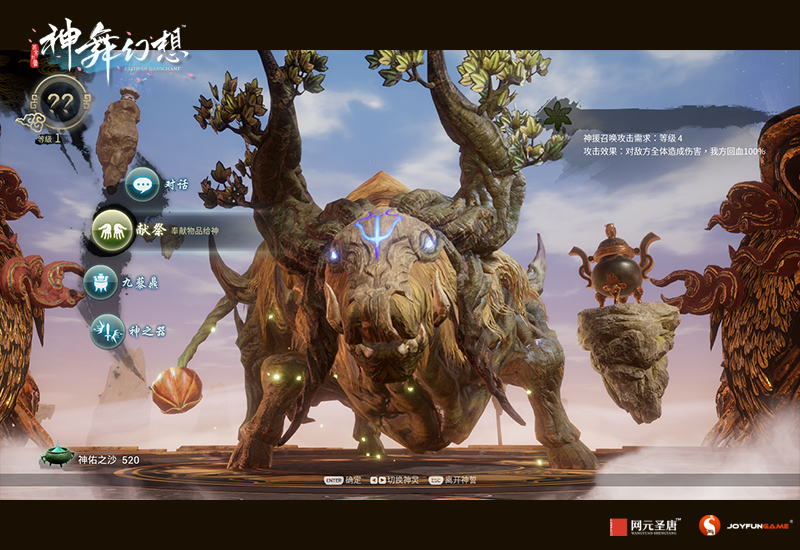Open the 对话 dialogue option
Image resolution: width=800 pixels, height=550 pixels.
144,185
